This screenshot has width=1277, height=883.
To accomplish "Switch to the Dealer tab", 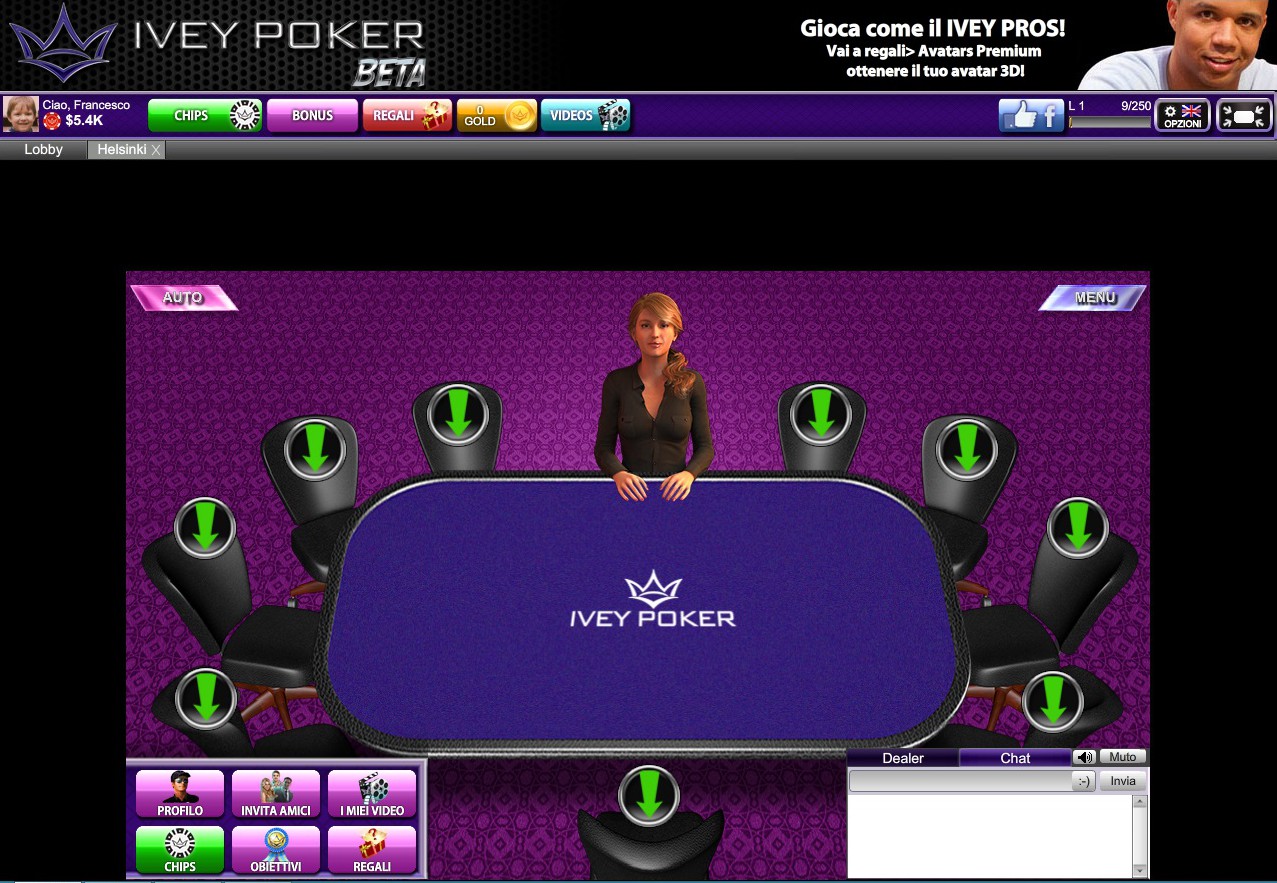I will (903, 758).
